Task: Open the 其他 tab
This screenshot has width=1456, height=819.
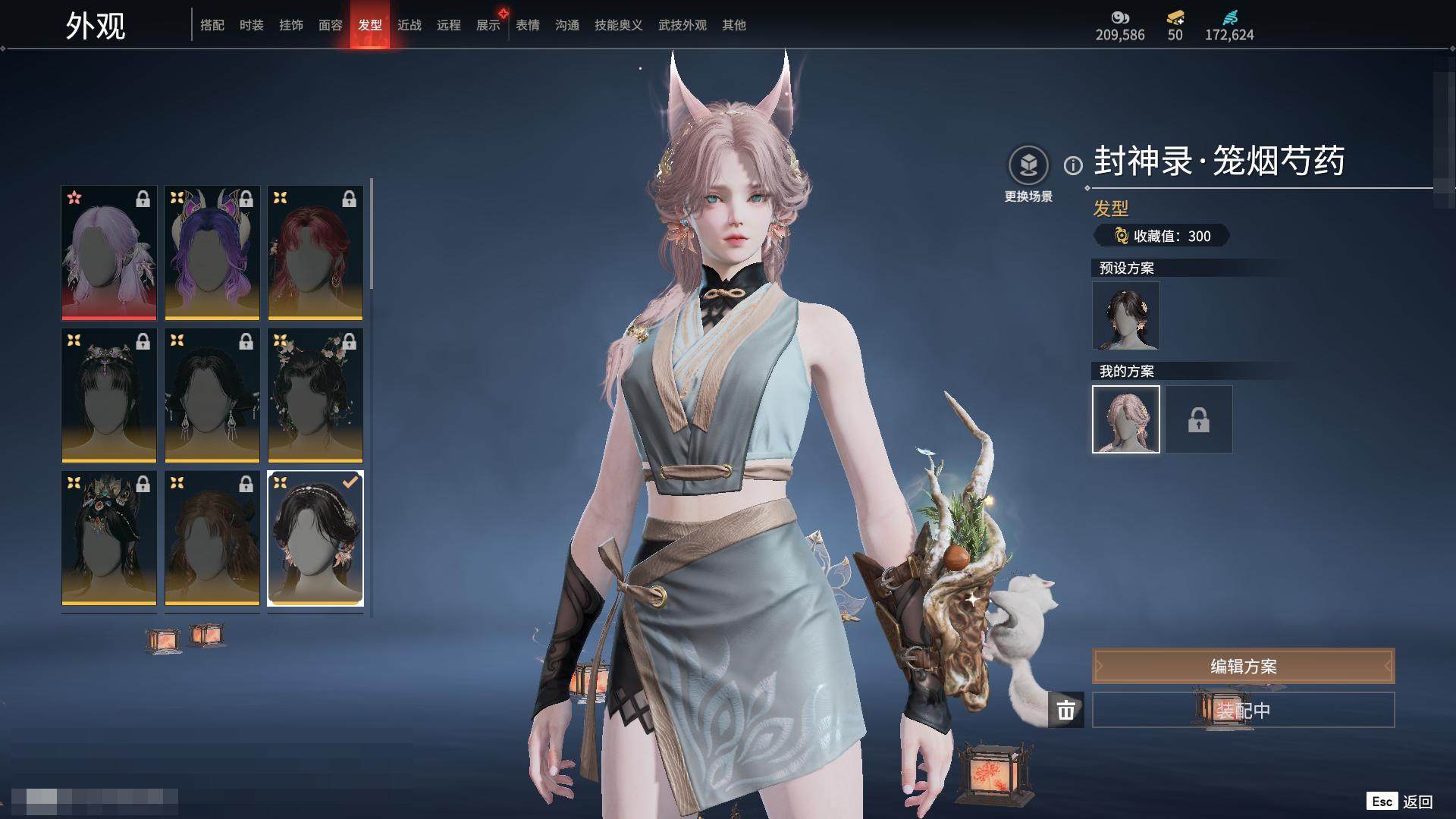Action: click(x=734, y=25)
